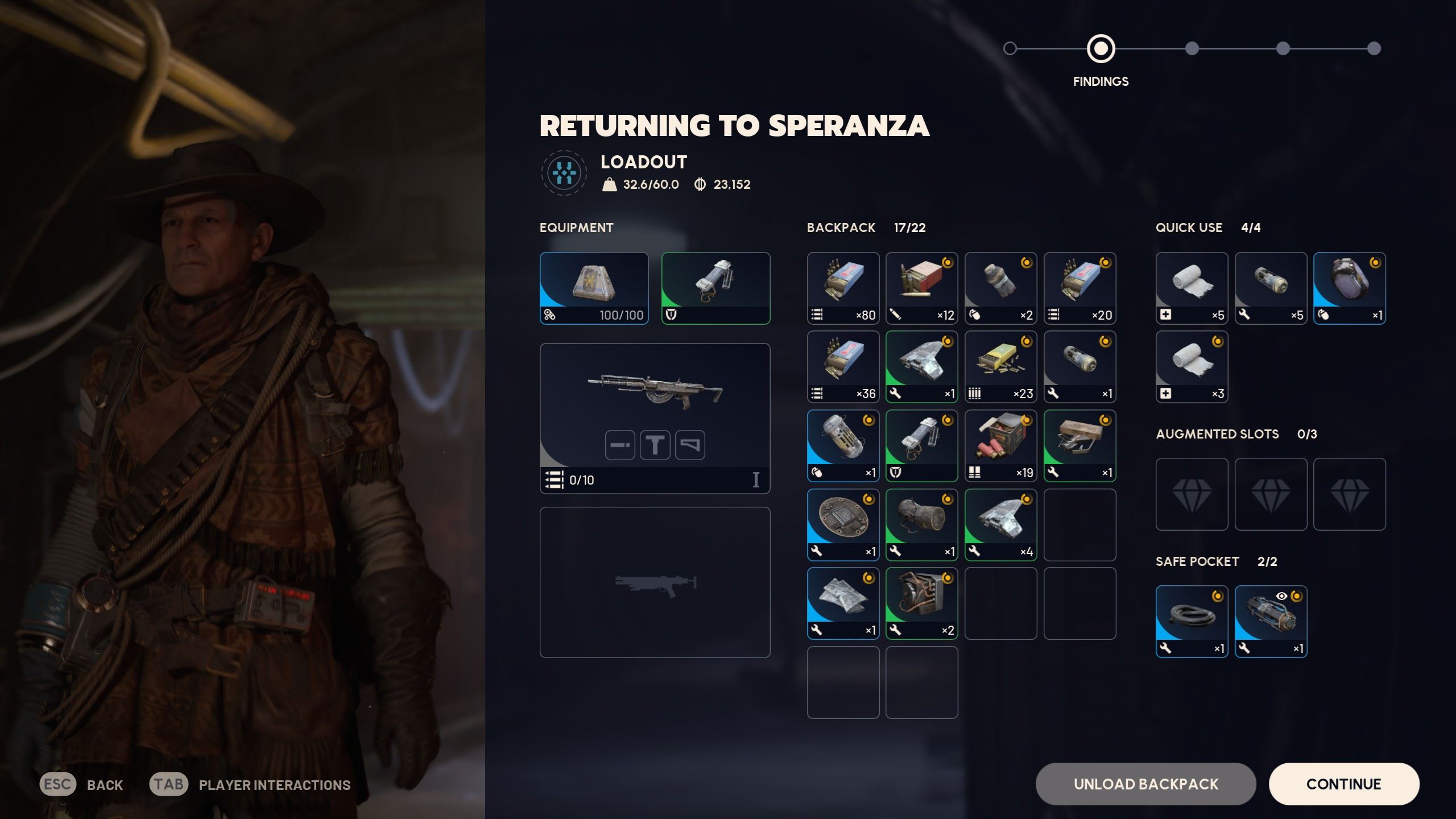Select the x3 bandage quick use slot

point(1192,367)
